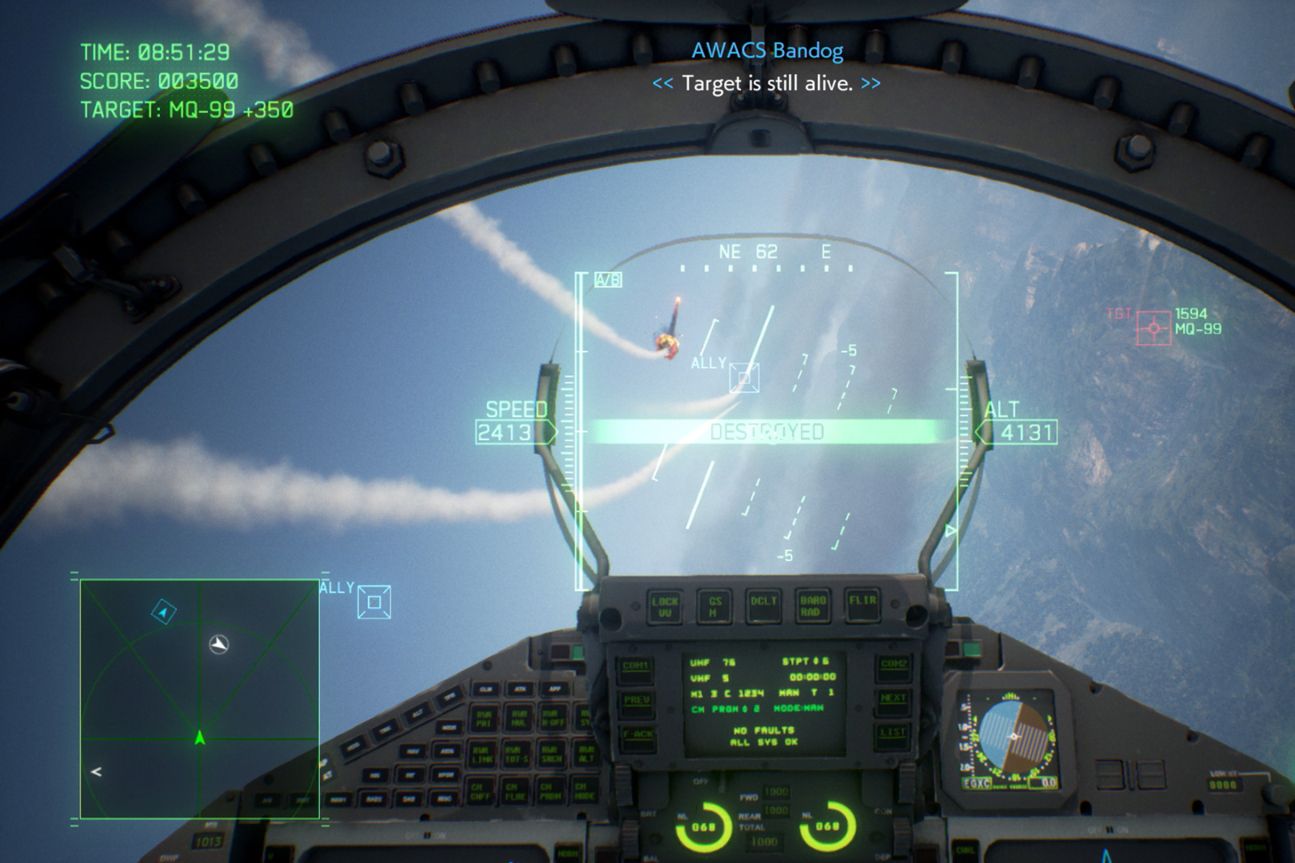Click the ALLY square icon beside the radar
The width and height of the screenshot is (1295, 863).
[x=374, y=602]
